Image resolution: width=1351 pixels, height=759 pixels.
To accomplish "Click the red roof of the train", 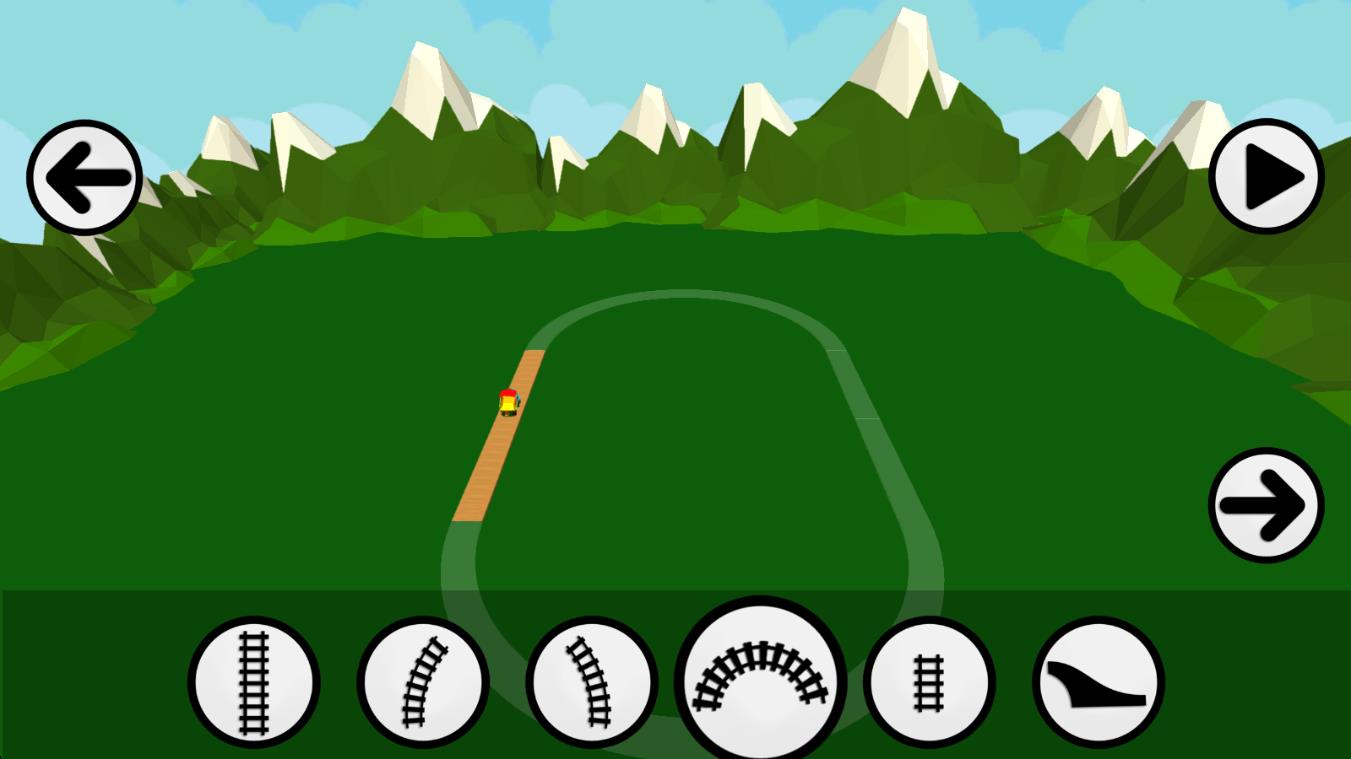I will [509, 392].
